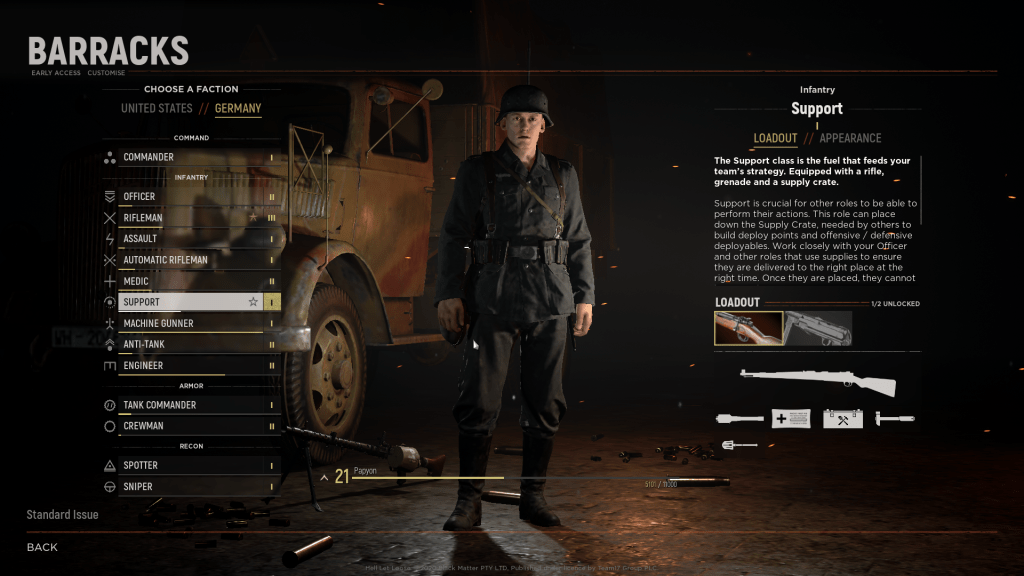
Task: Pick the Rifleman class
Action: pyautogui.click(x=190, y=217)
